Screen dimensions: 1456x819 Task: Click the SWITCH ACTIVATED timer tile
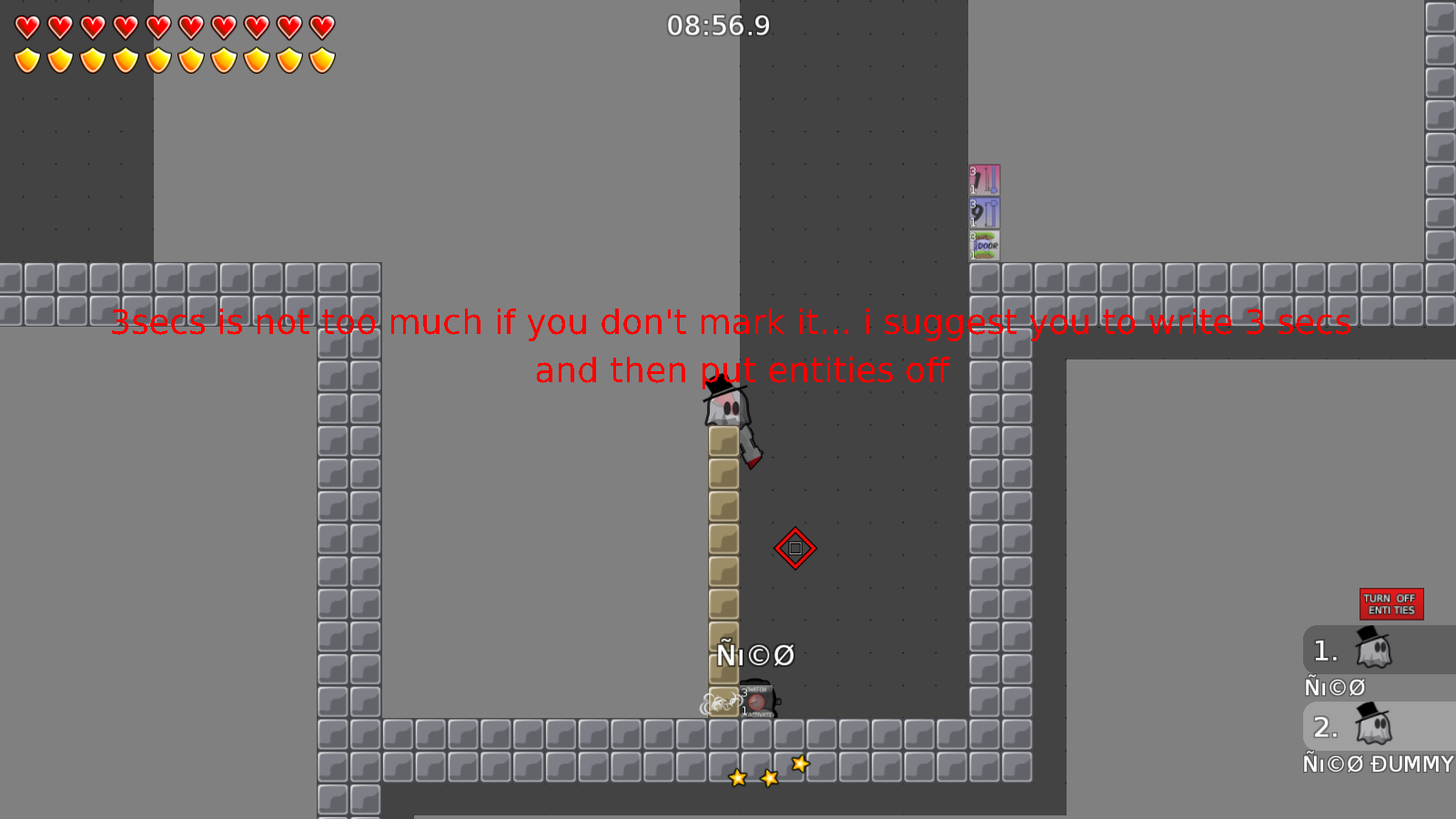click(756, 702)
